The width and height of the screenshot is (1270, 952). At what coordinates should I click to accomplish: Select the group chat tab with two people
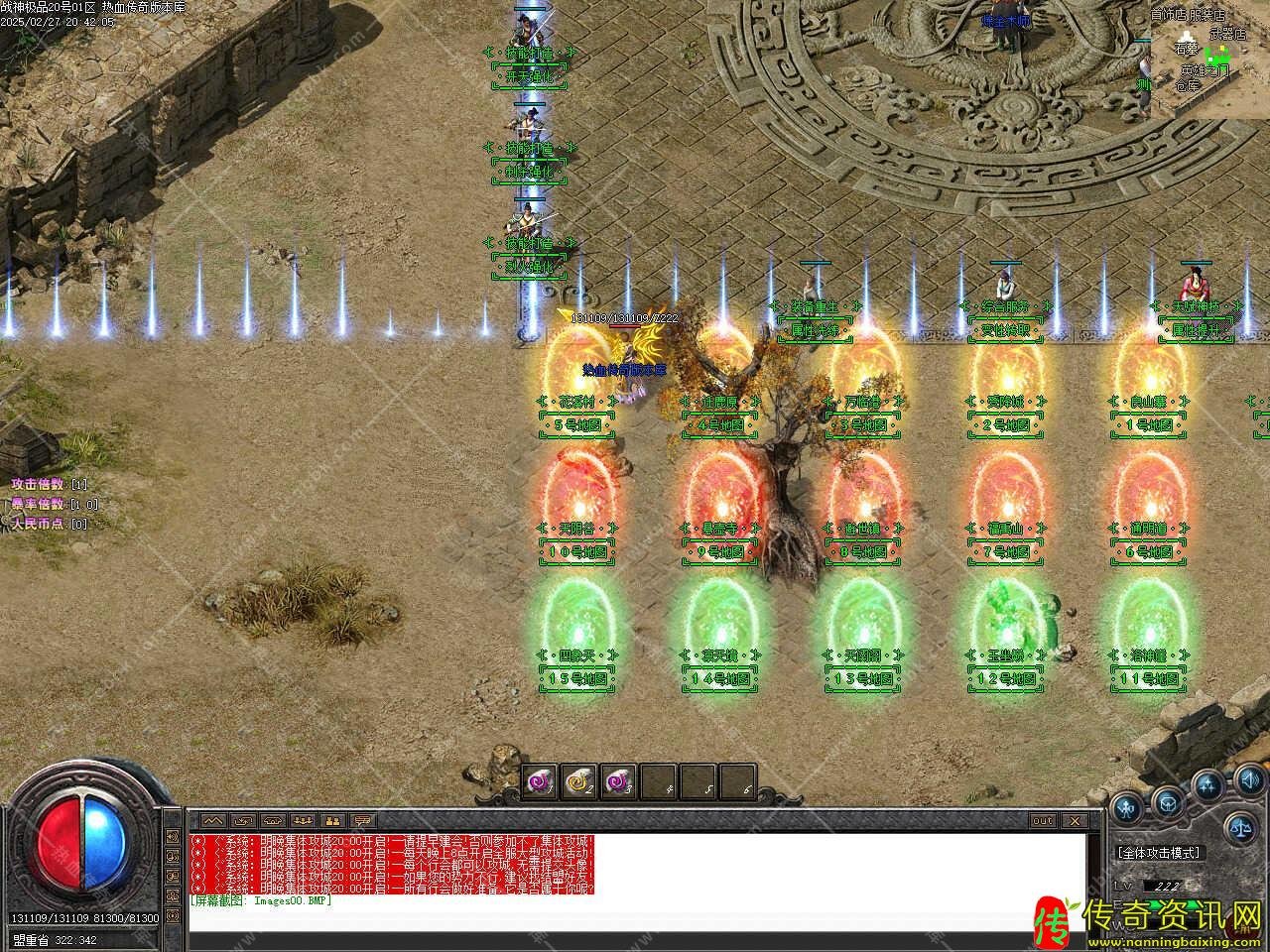[332, 820]
